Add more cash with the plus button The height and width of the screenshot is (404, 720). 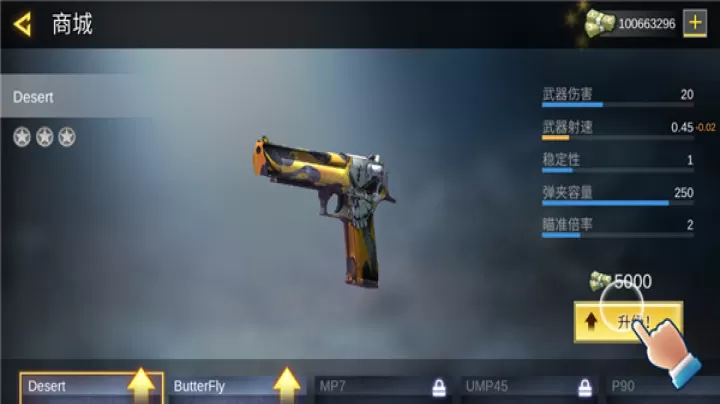click(x=694, y=23)
